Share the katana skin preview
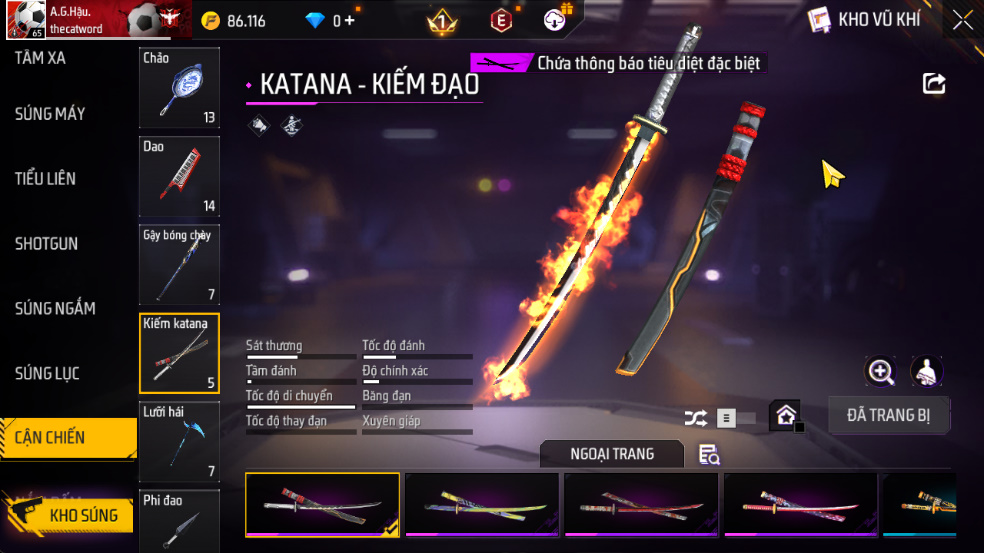This screenshot has width=984, height=553. click(934, 84)
